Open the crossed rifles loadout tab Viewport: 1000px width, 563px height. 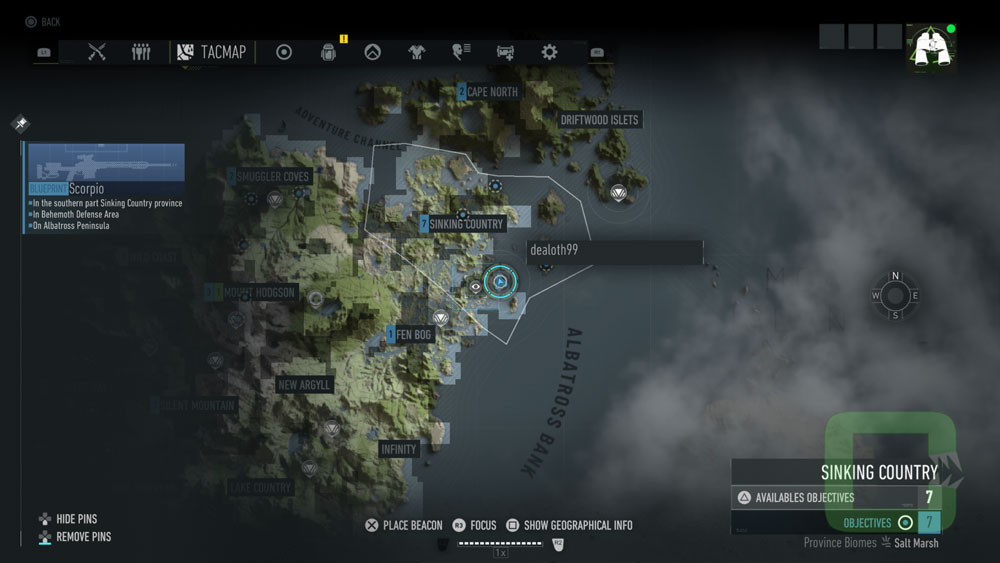point(97,52)
